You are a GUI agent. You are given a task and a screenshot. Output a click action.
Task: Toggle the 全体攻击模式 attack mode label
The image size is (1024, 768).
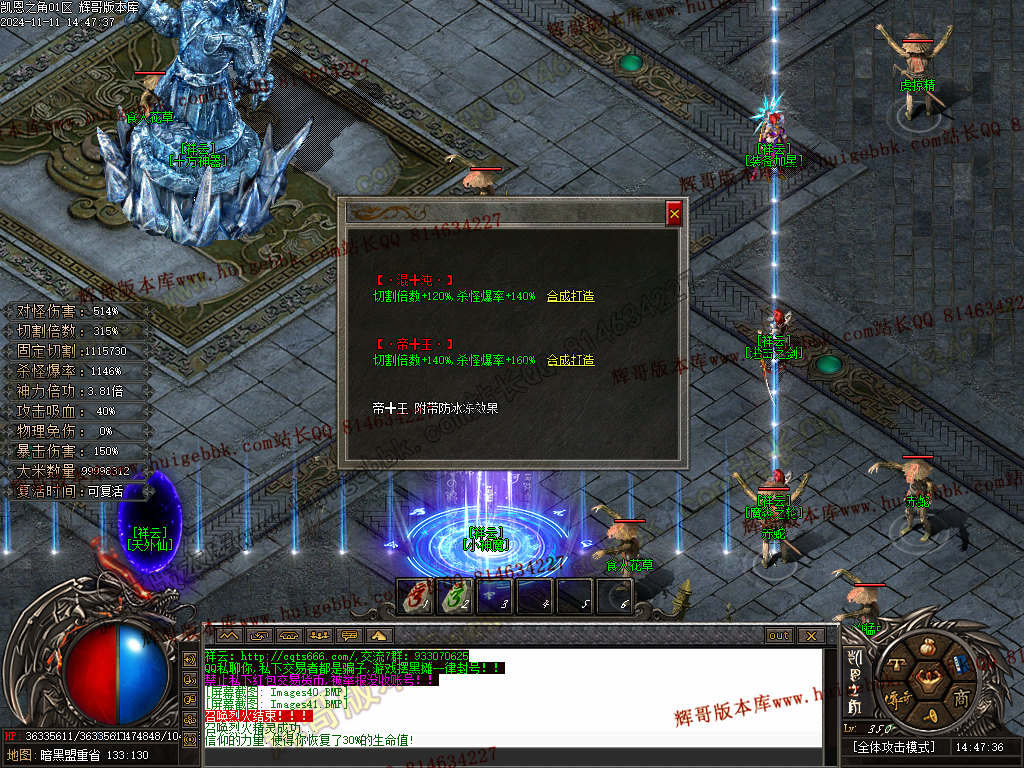pyautogui.click(x=893, y=747)
